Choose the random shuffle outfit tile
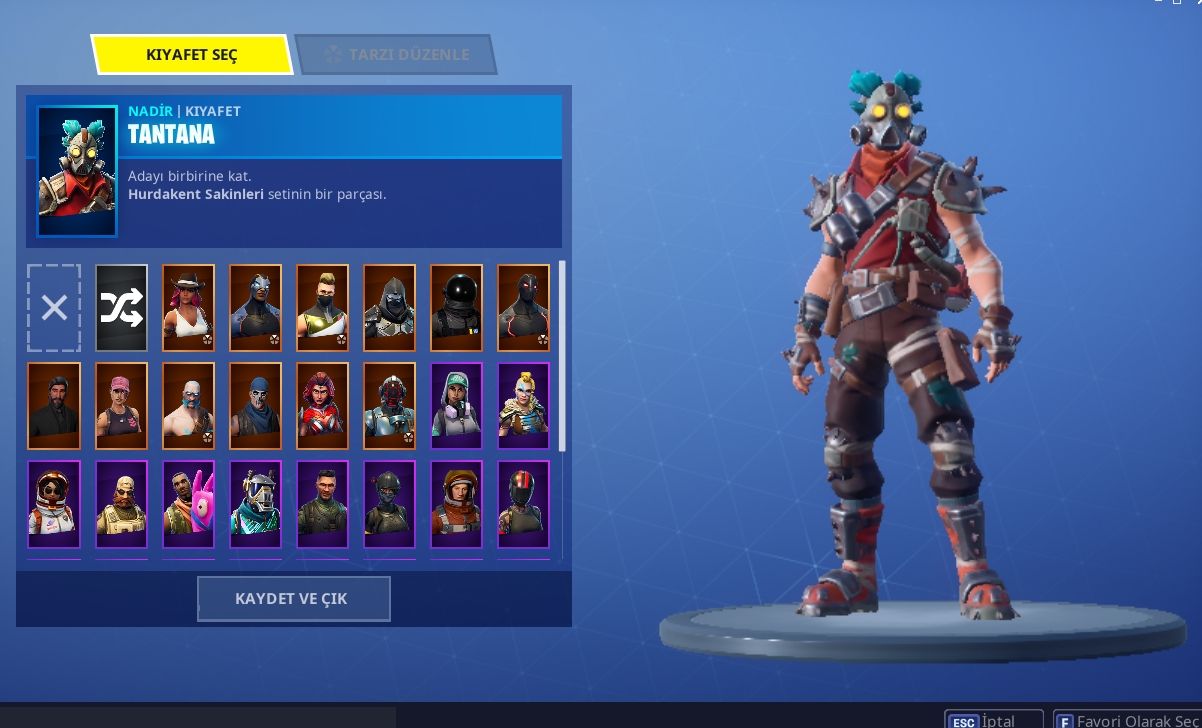 click(x=121, y=308)
